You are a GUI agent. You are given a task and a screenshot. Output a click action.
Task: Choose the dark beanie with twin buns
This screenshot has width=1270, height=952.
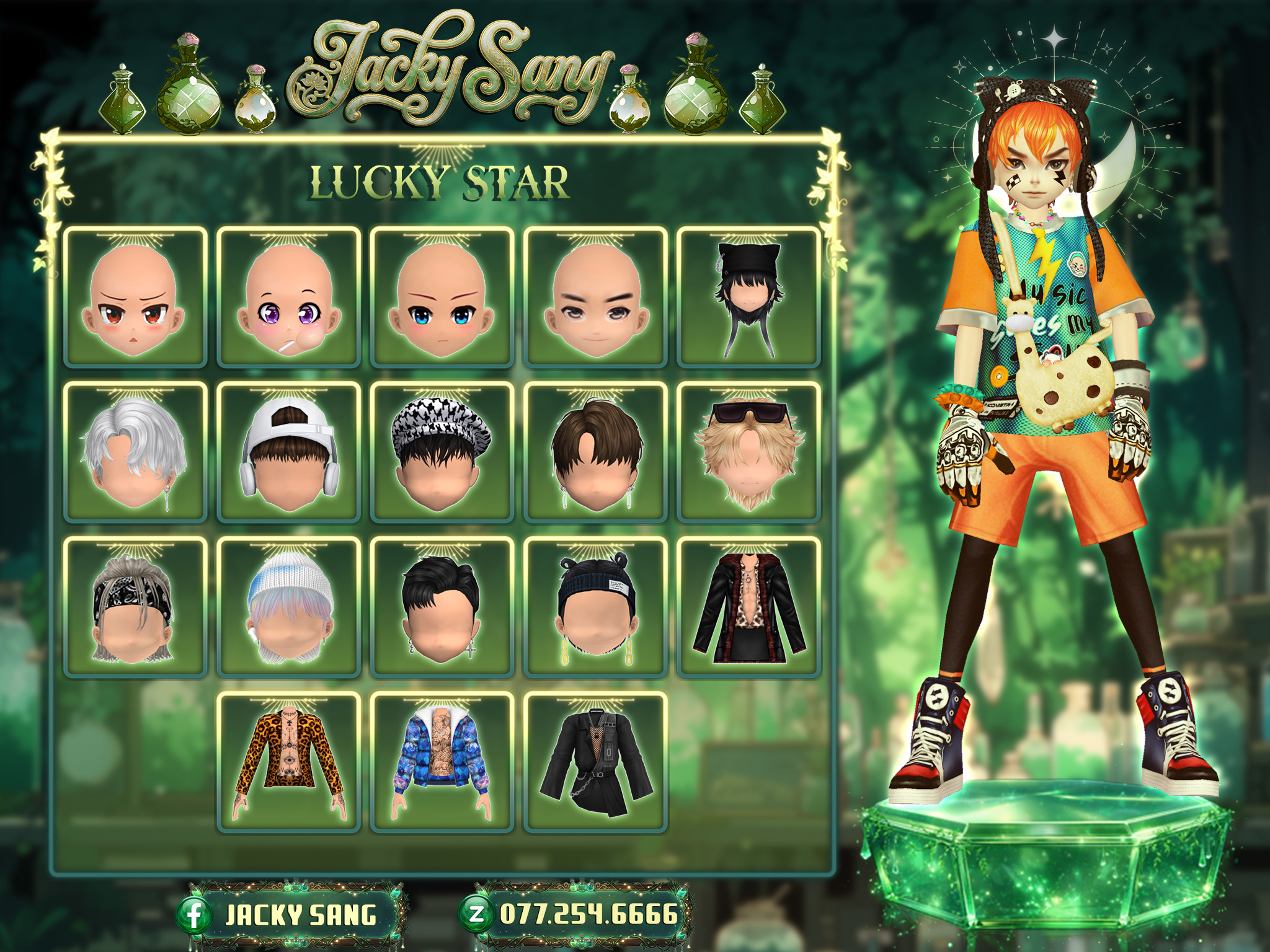click(x=595, y=607)
